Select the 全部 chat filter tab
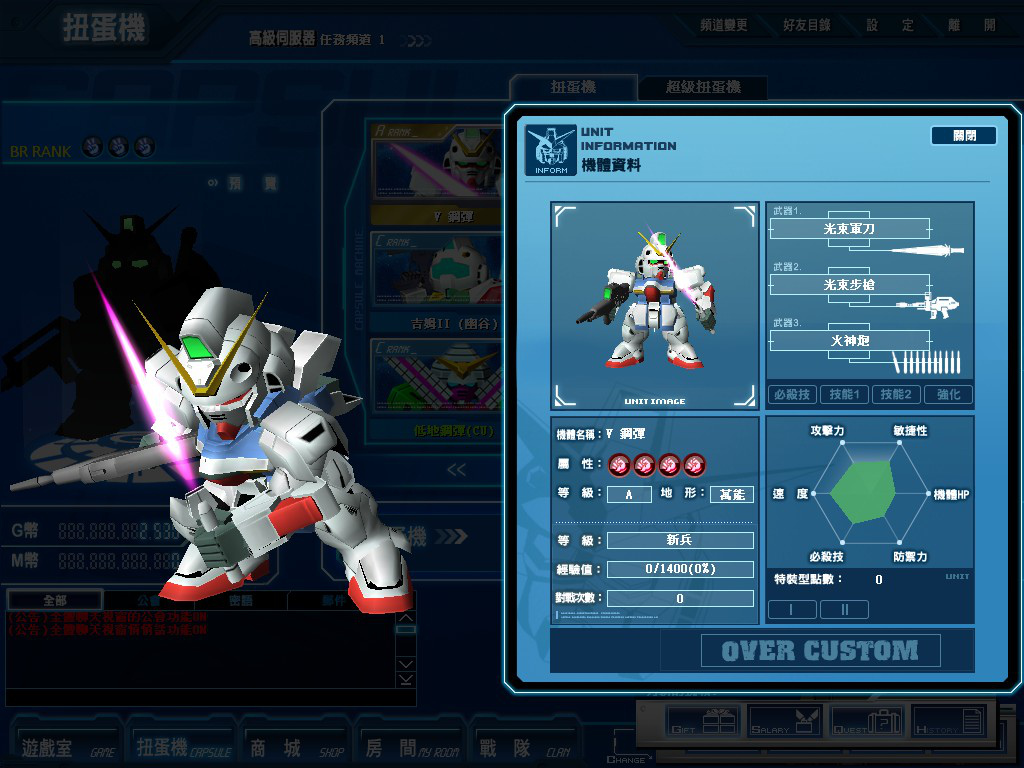The width and height of the screenshot is (1024, 768). pyautogui.click(x=55, y=601)
